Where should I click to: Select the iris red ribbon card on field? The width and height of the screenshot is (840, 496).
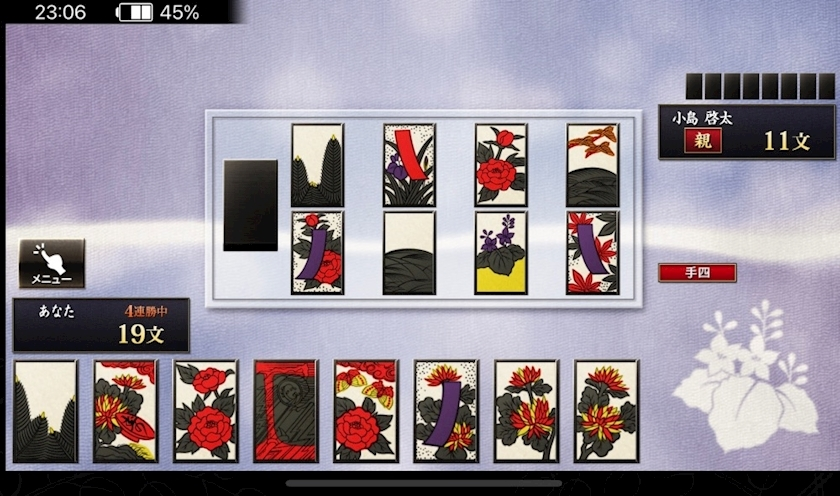pos(409,165)
